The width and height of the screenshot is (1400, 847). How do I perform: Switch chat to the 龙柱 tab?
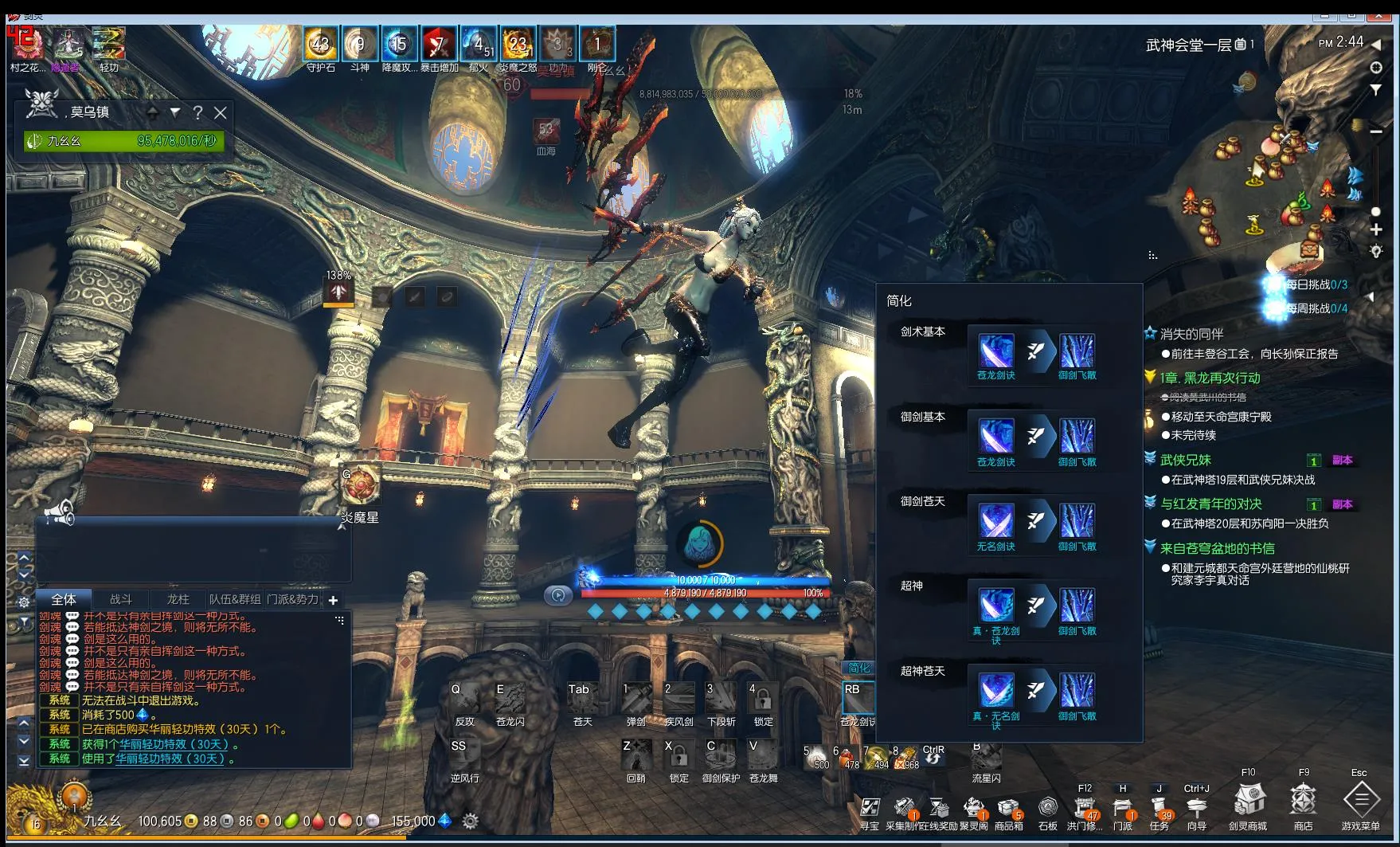click(178, 599)
